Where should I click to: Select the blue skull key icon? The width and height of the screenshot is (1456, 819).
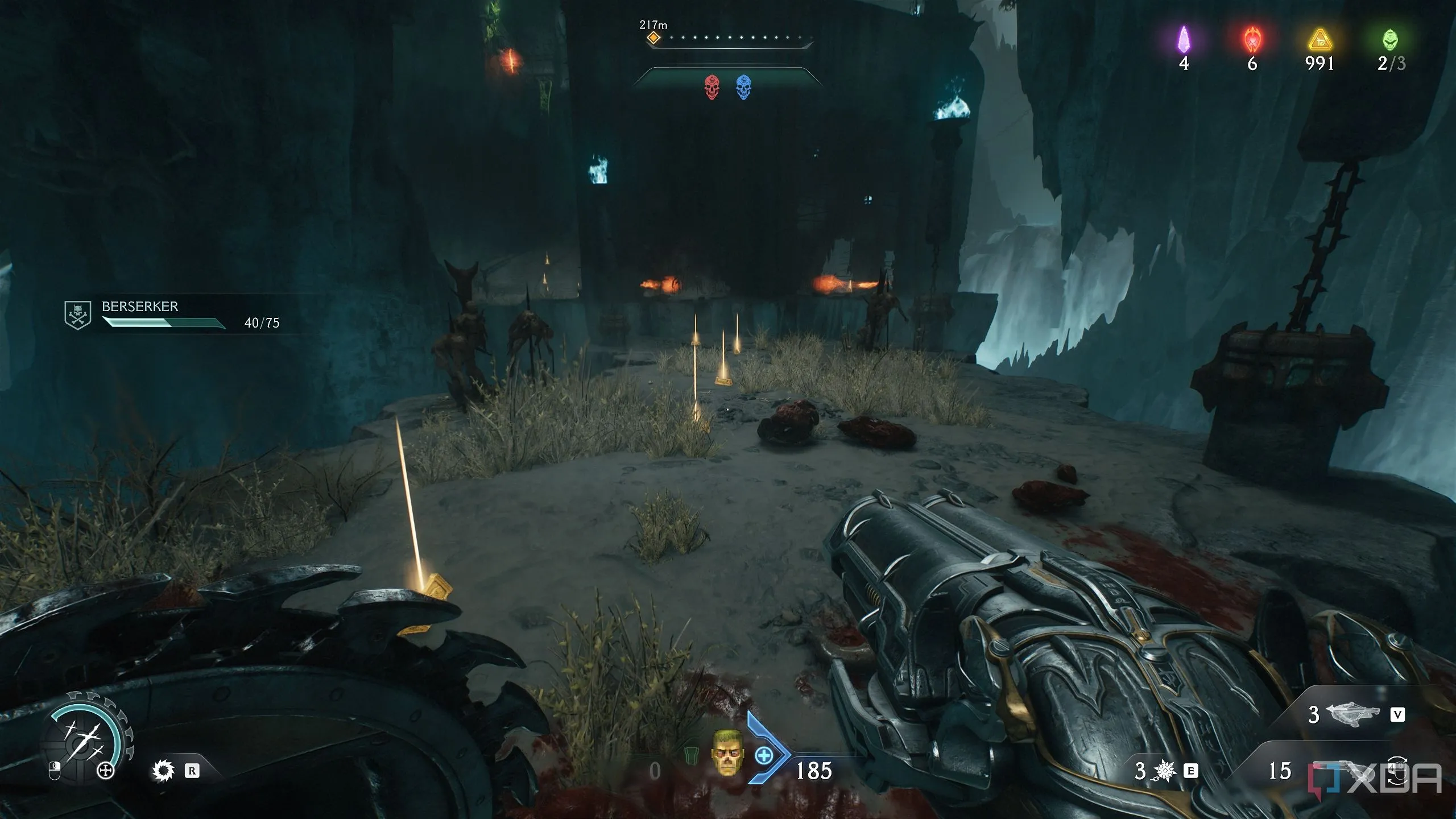[743, 88]
